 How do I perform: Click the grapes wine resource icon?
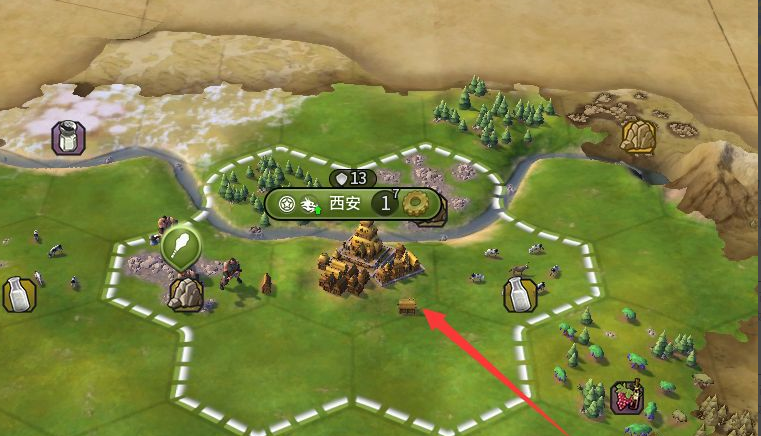tap(627, 397)
